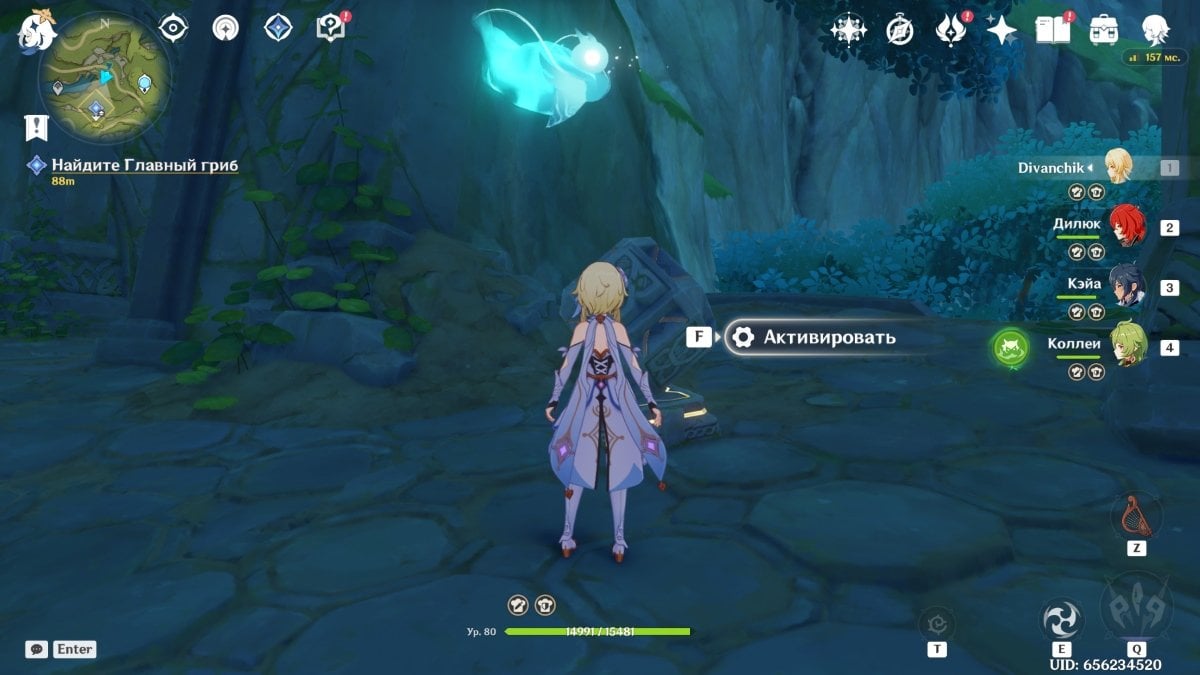
Task: Activate the elemental skill swirl icon
Action: (x=1061, y=619)
